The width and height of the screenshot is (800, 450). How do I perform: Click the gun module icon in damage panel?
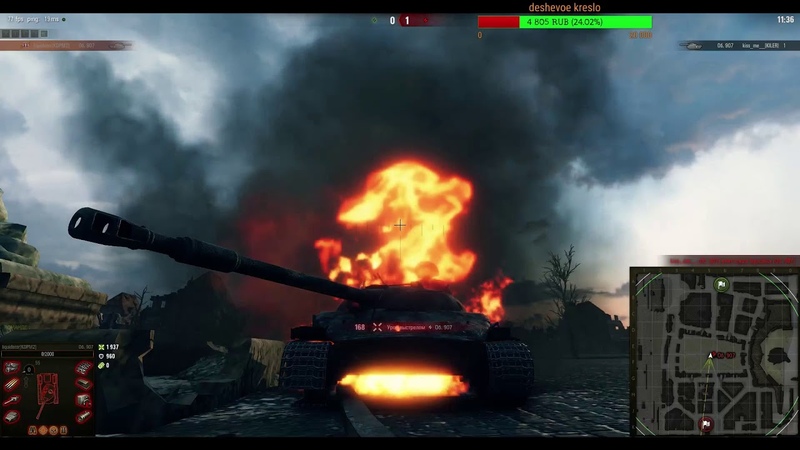pos(11,400)
